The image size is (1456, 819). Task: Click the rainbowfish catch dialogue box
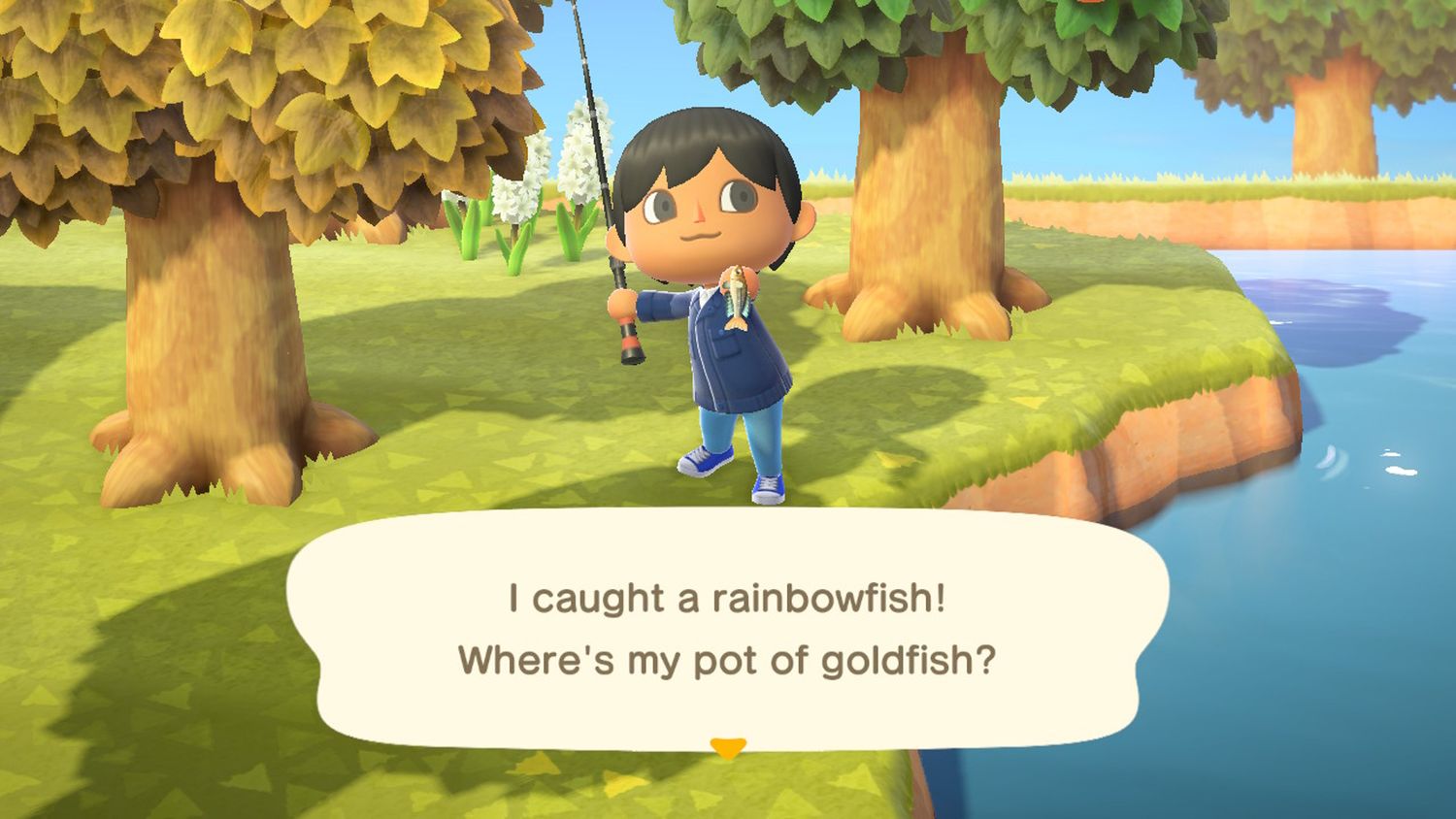pyautogui.click(x=727, y=628)
